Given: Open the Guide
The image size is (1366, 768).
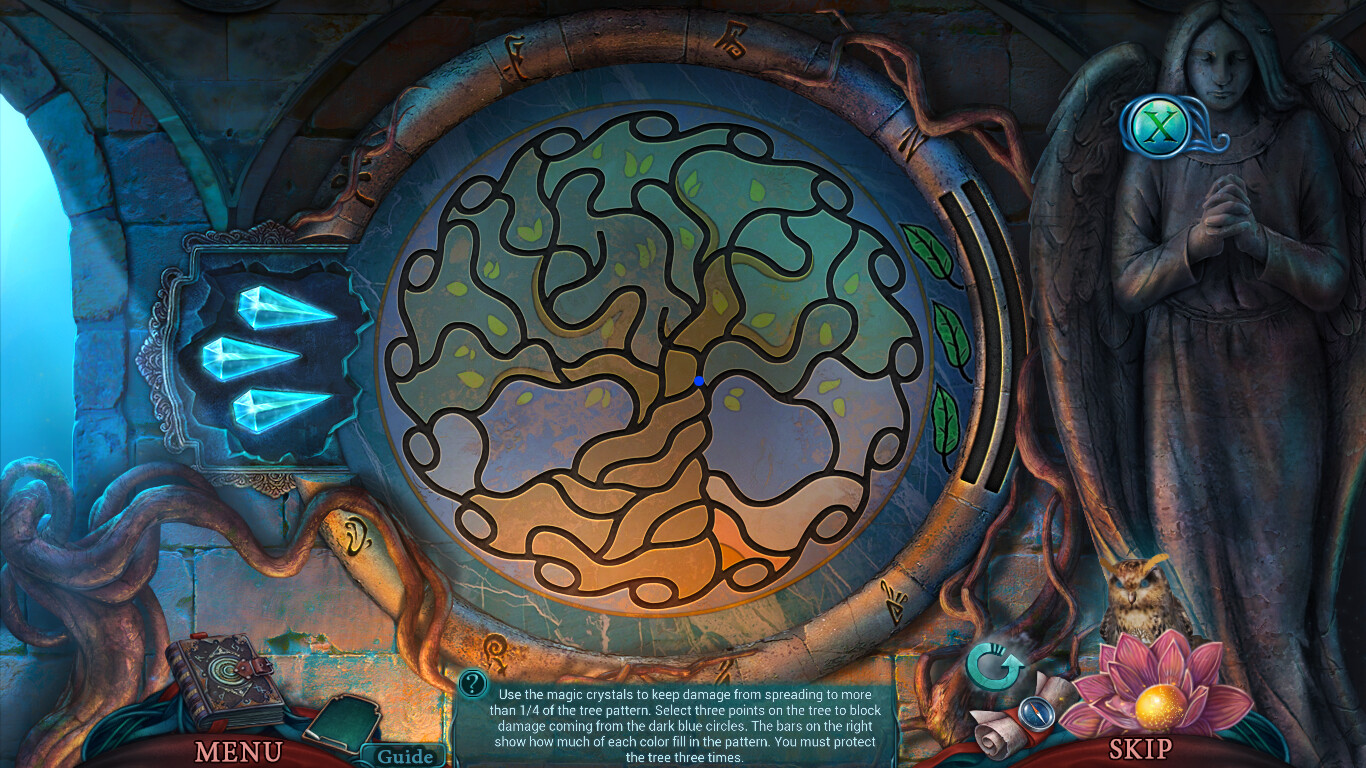Looking at the screenshot, I should pyautogui.click(x=403, y=756).
